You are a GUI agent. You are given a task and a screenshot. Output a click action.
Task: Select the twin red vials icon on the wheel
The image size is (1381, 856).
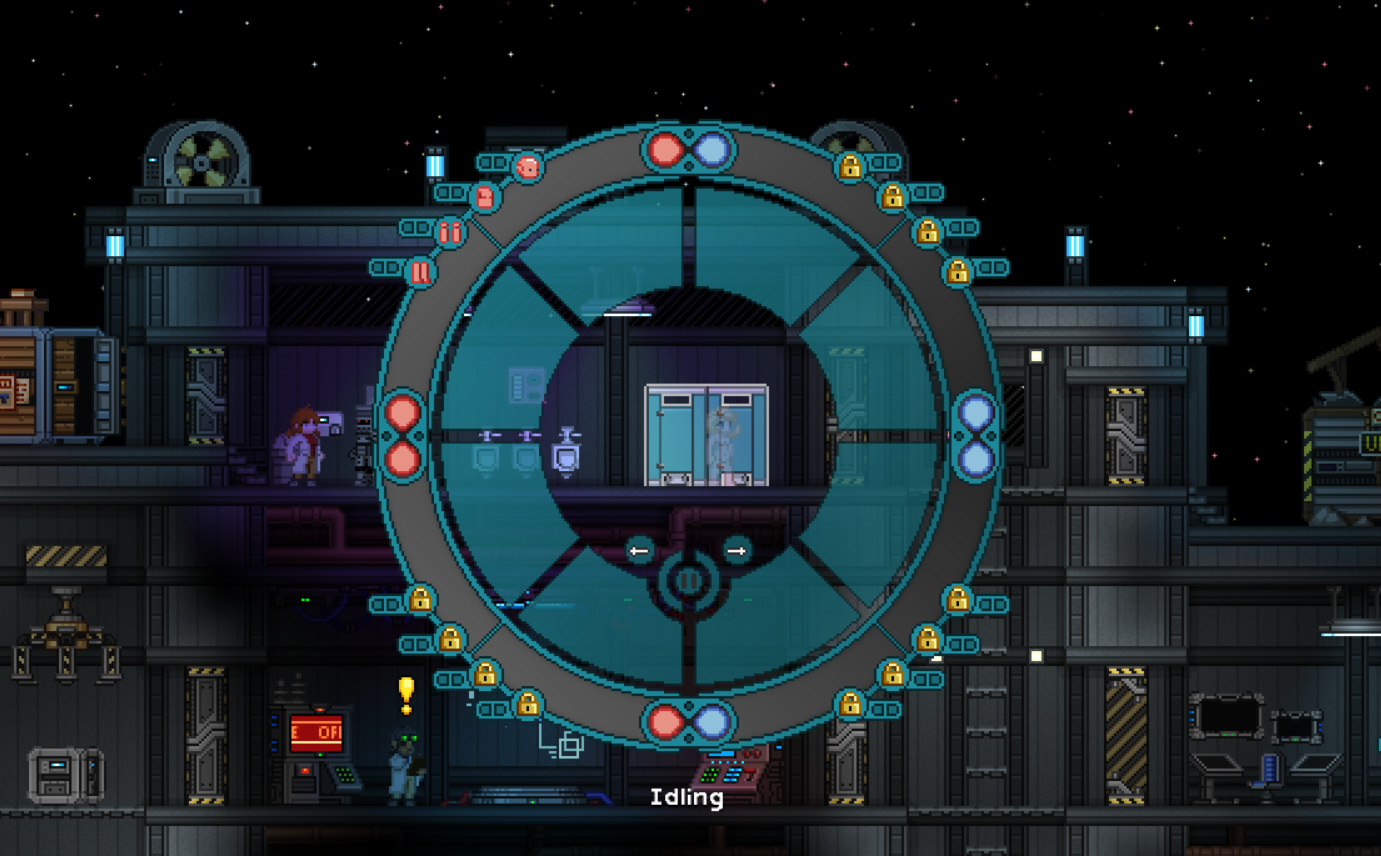click(x=451, y=233)
